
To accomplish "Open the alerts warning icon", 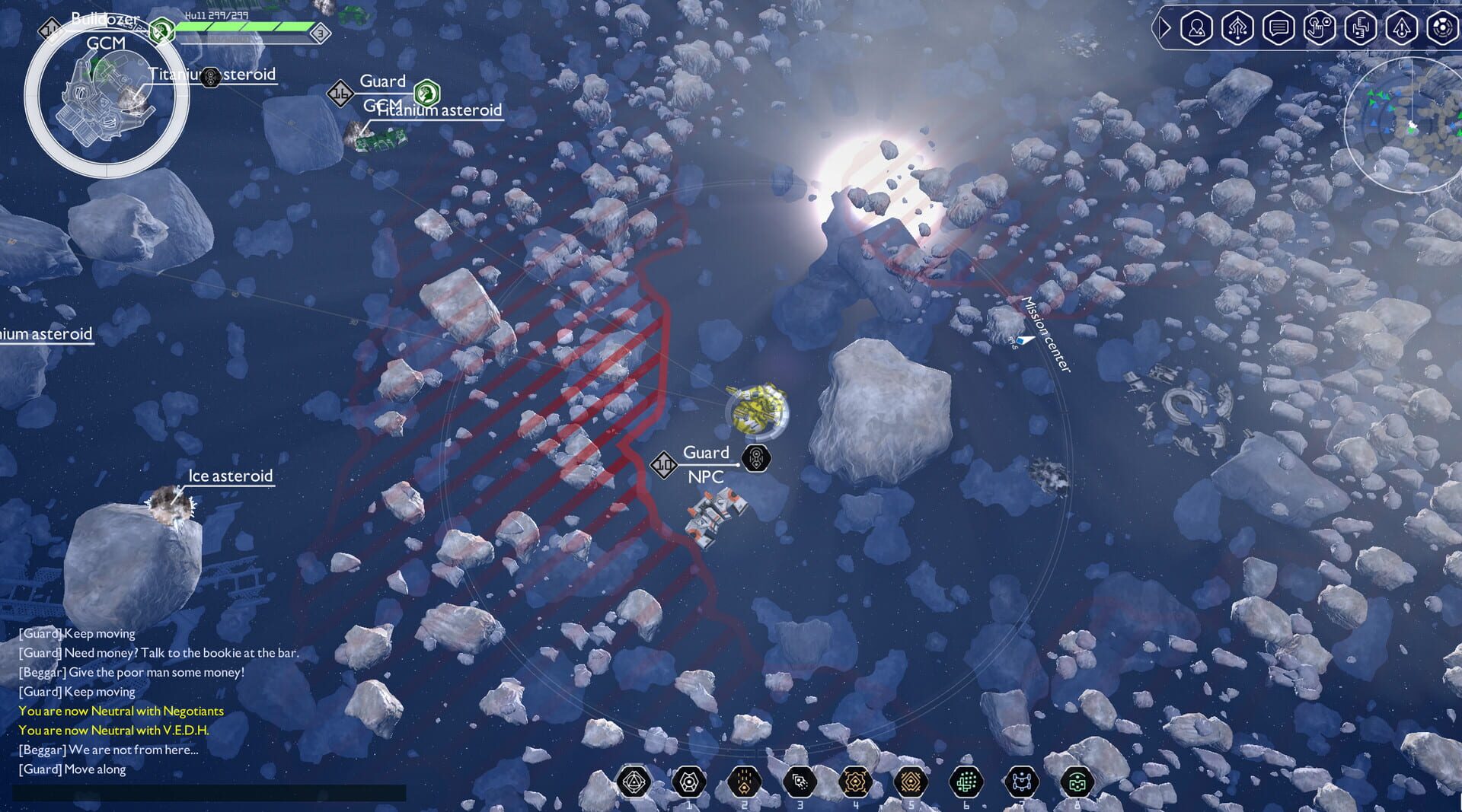I will (1402, 28).
